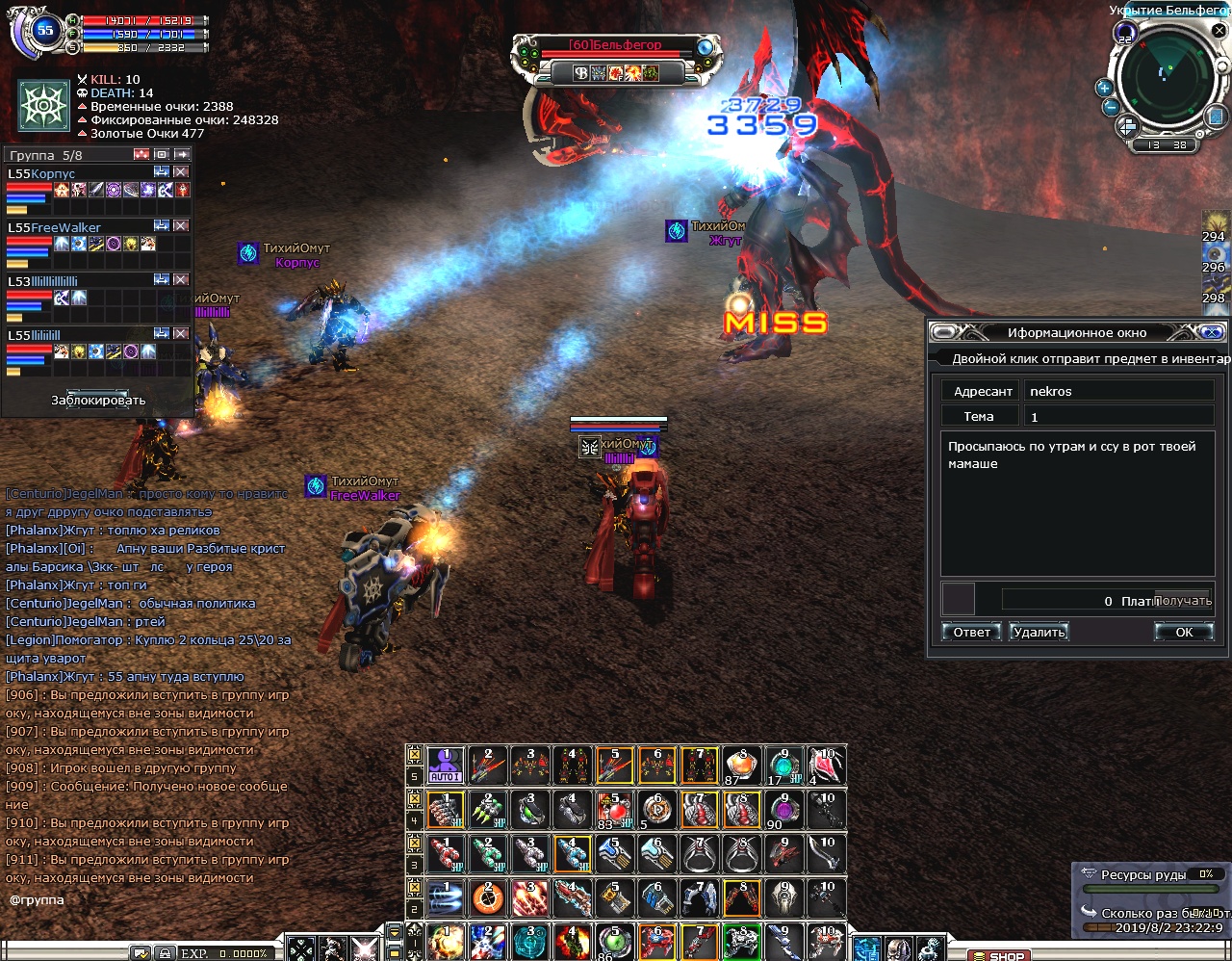
Task: Use the purple orb item with 90 count
Action: pos(784,811)
